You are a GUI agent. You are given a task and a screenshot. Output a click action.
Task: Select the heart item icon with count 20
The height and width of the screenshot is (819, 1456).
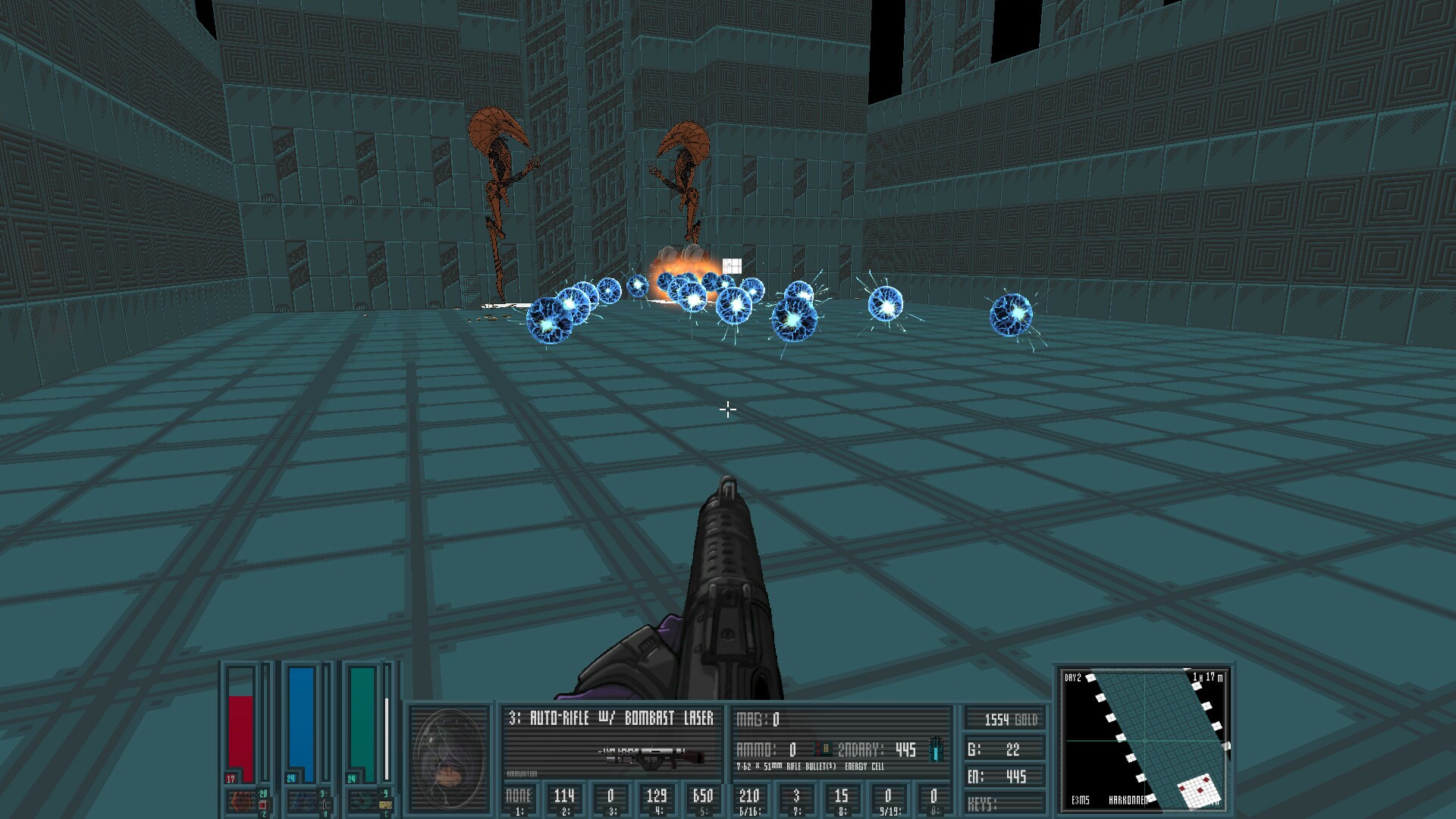(240, 802)
